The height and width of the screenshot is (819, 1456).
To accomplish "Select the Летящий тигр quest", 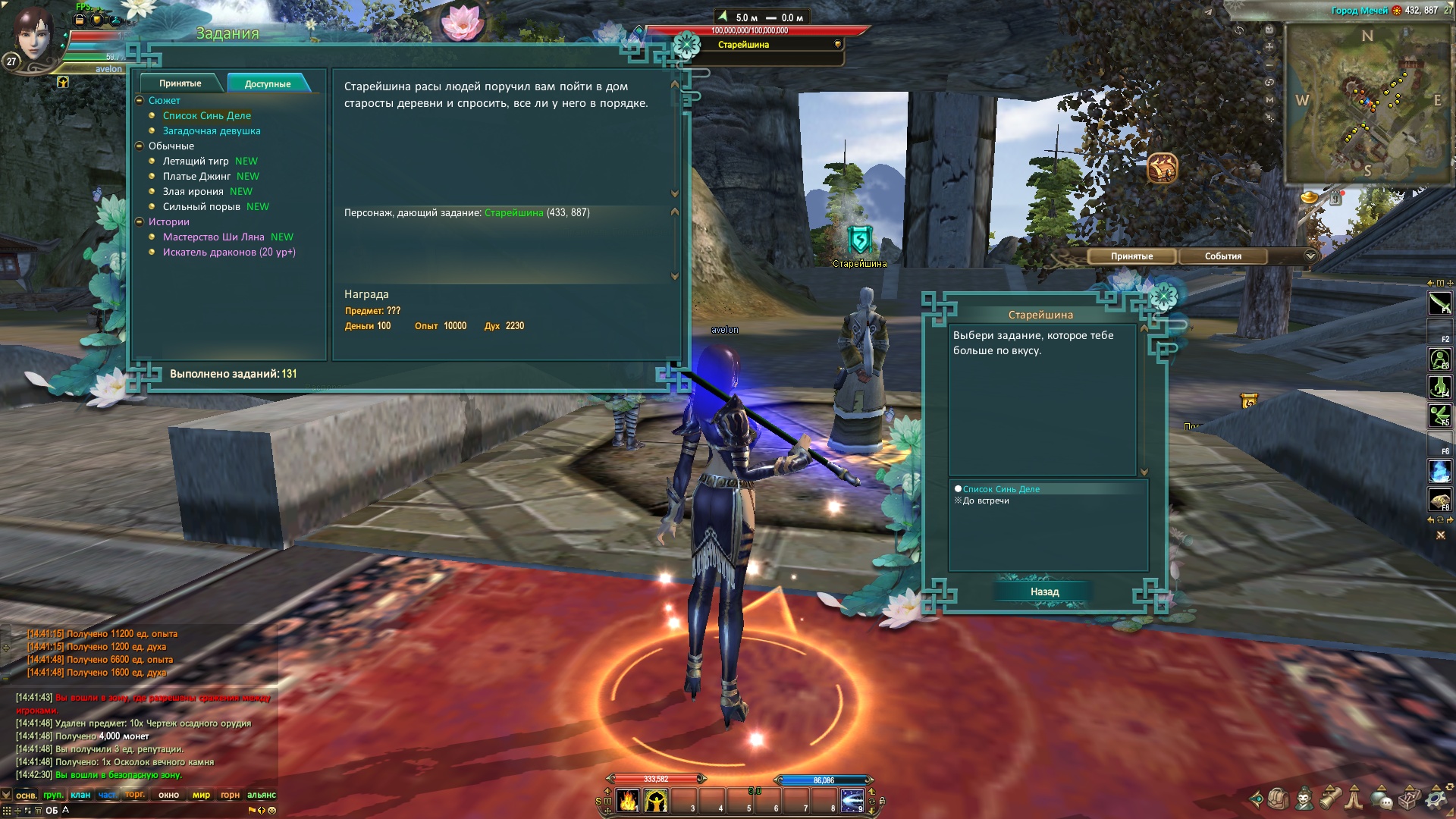I will pos(195,162).
